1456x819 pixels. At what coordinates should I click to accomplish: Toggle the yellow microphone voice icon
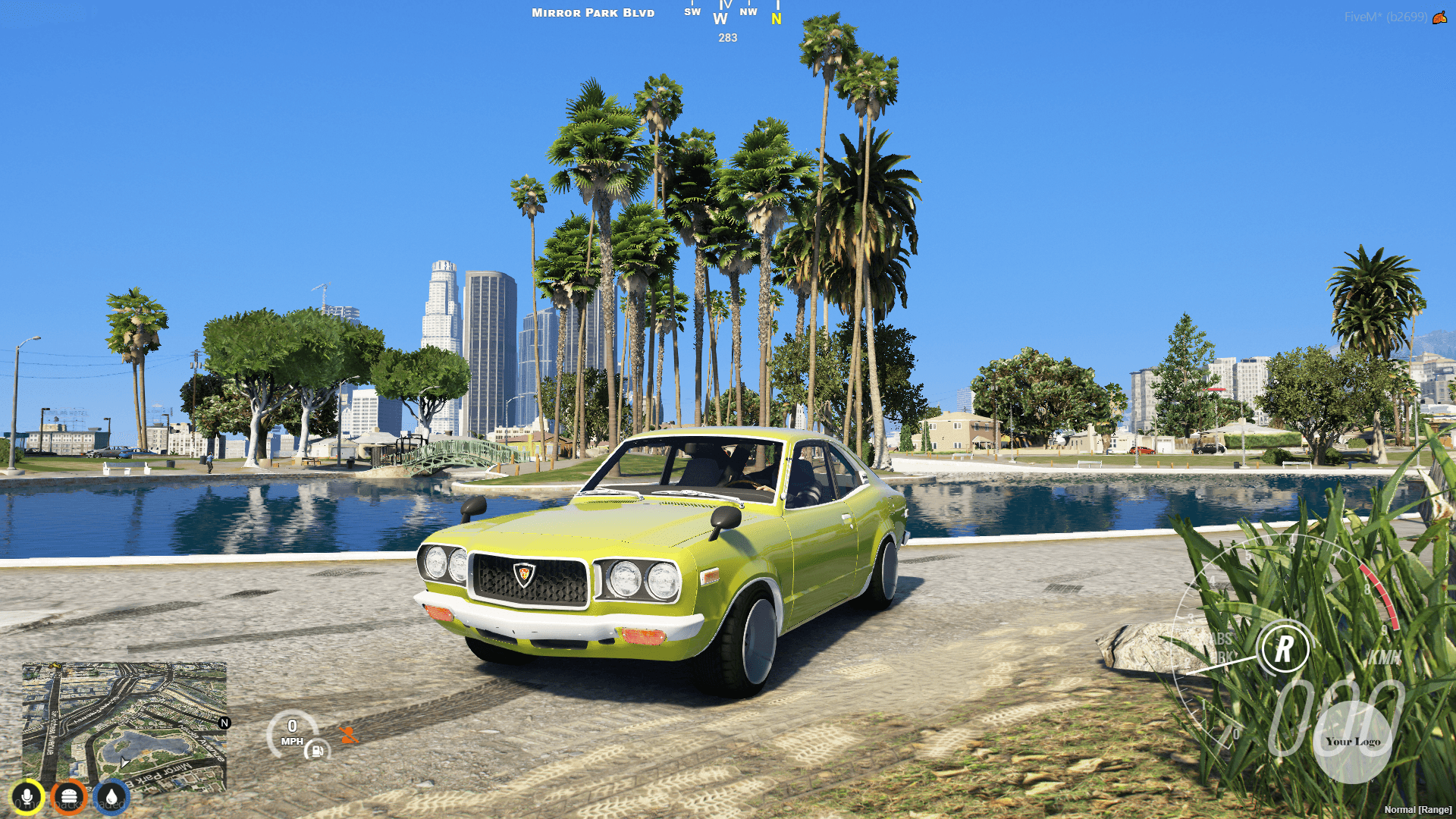27,795
